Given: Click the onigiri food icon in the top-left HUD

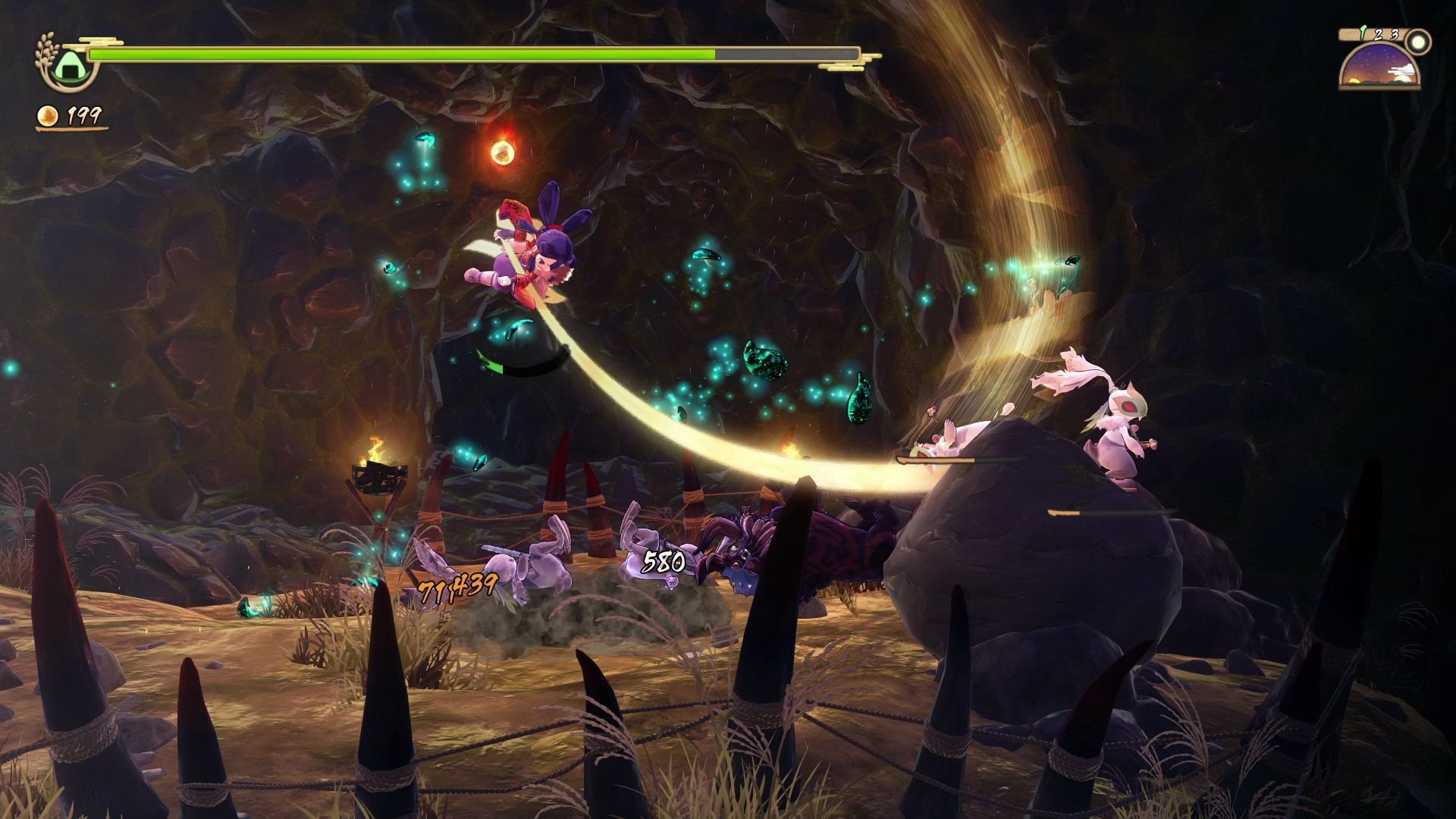Looking at the screenshot, I should pos(71,67).
